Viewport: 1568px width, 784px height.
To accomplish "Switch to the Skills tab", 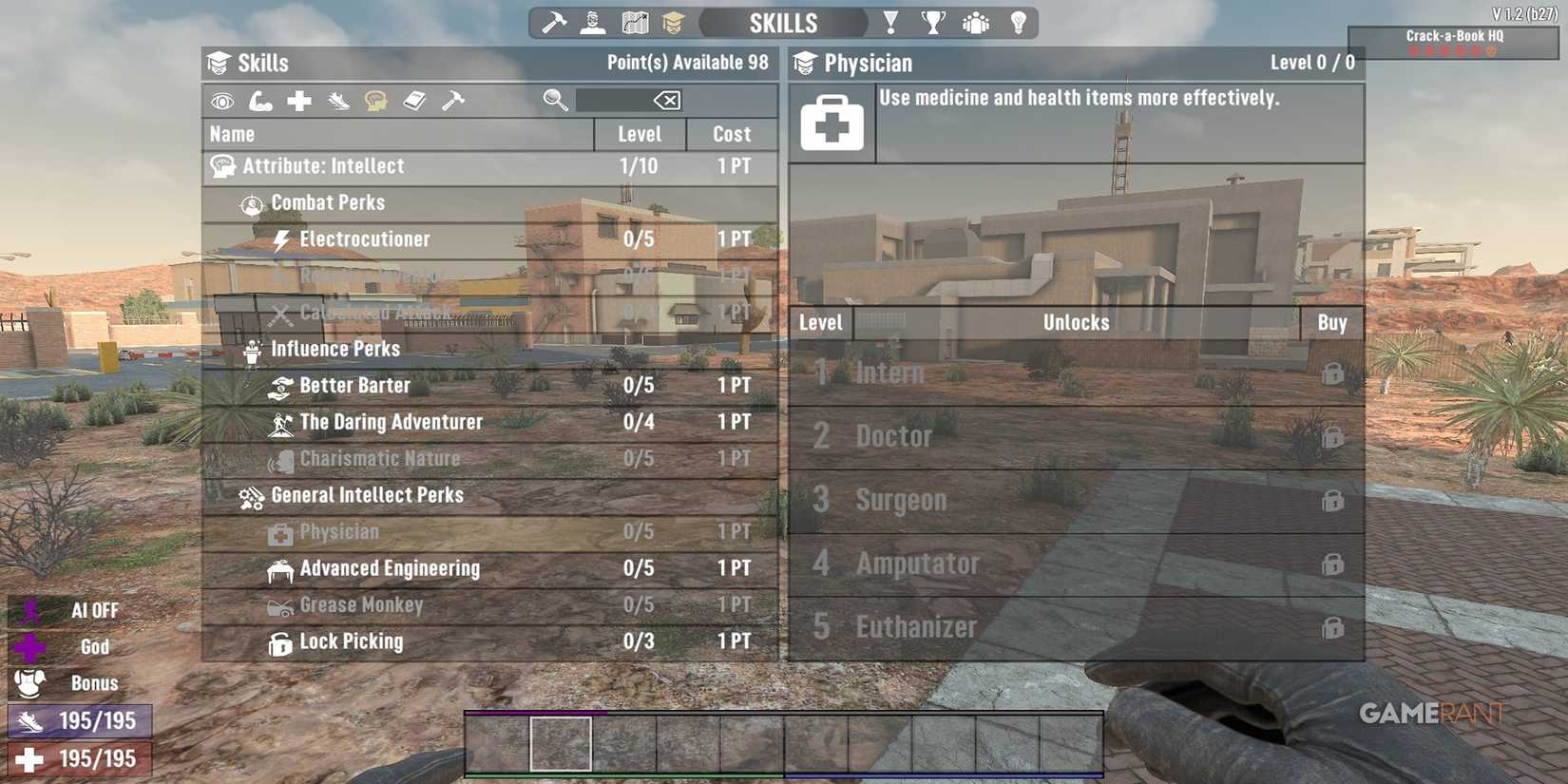I will (782, 21).
